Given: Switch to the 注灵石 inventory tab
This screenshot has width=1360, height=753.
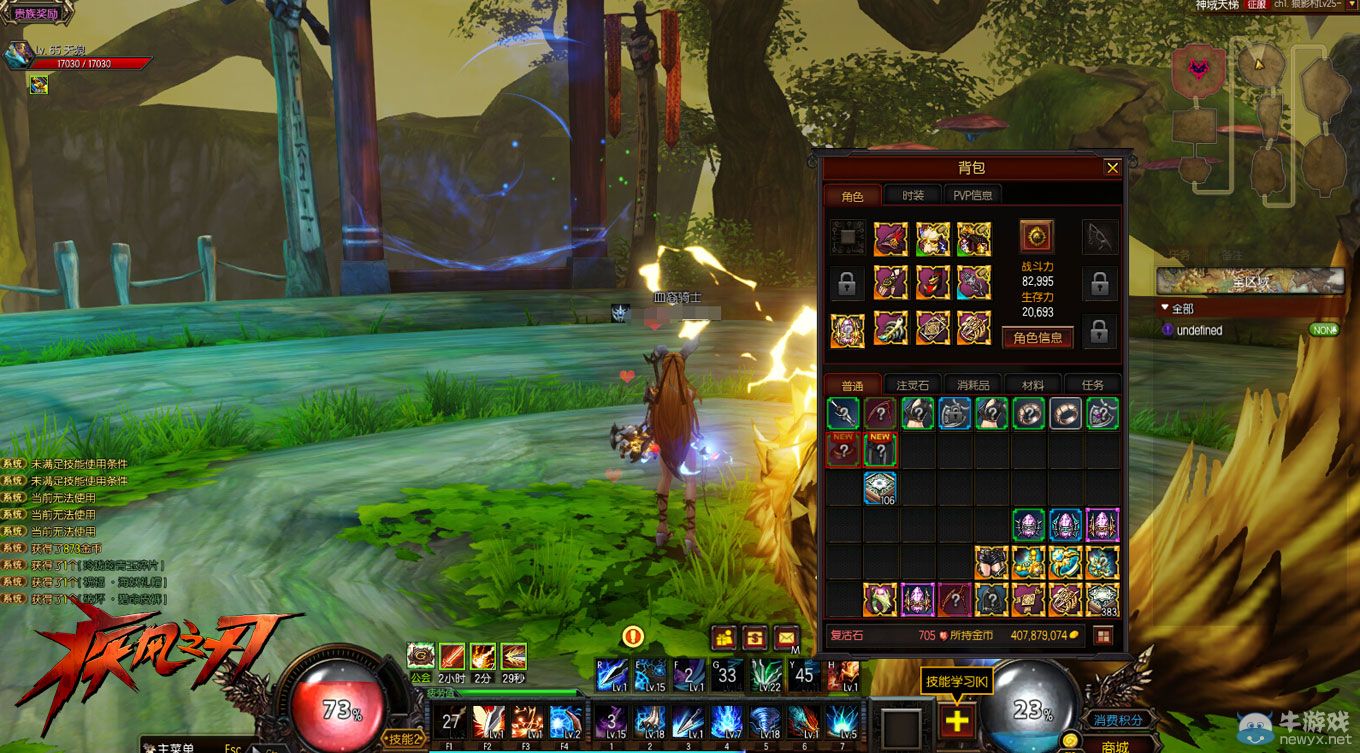Looking at the screenshot, I should pyautogui.click(x=912, y=385).
